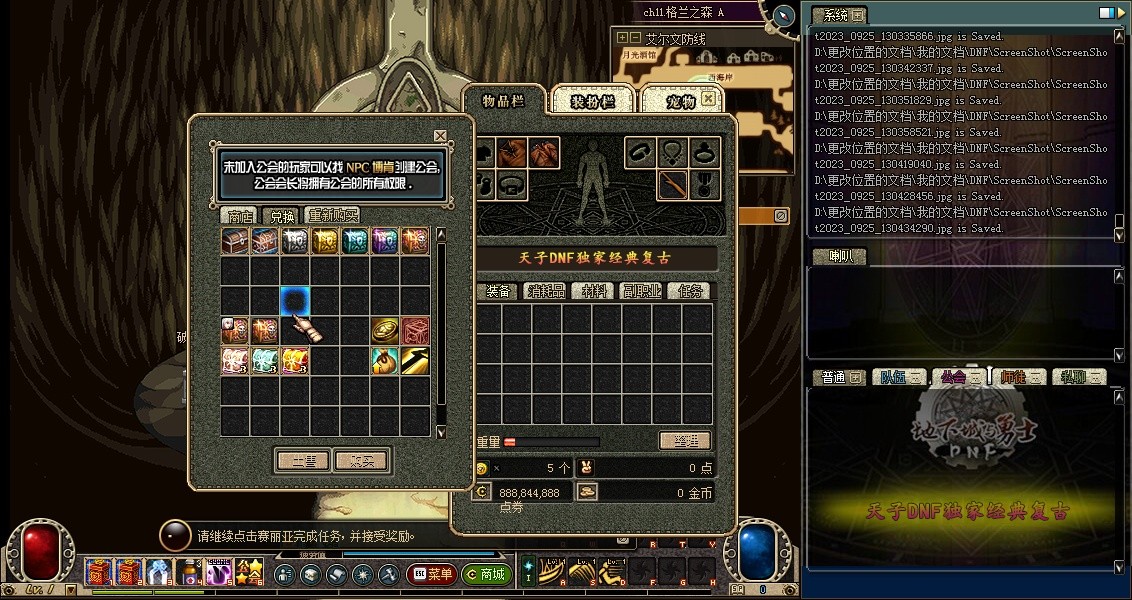Pick the green money bag shop item
Screen dimensions: 1132x600
[385, 361]
